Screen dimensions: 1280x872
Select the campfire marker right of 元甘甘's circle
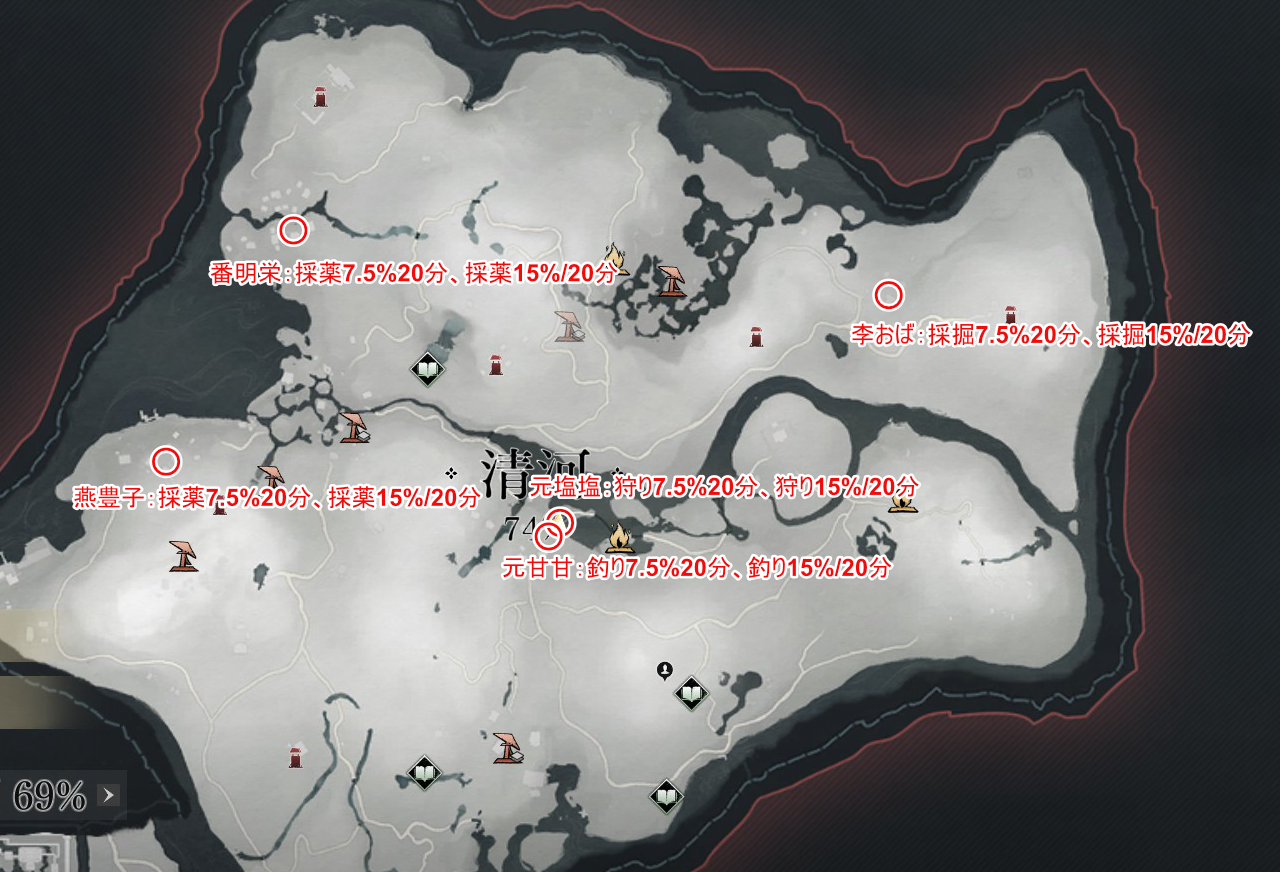pyautogui.click(x=619, y=538)
